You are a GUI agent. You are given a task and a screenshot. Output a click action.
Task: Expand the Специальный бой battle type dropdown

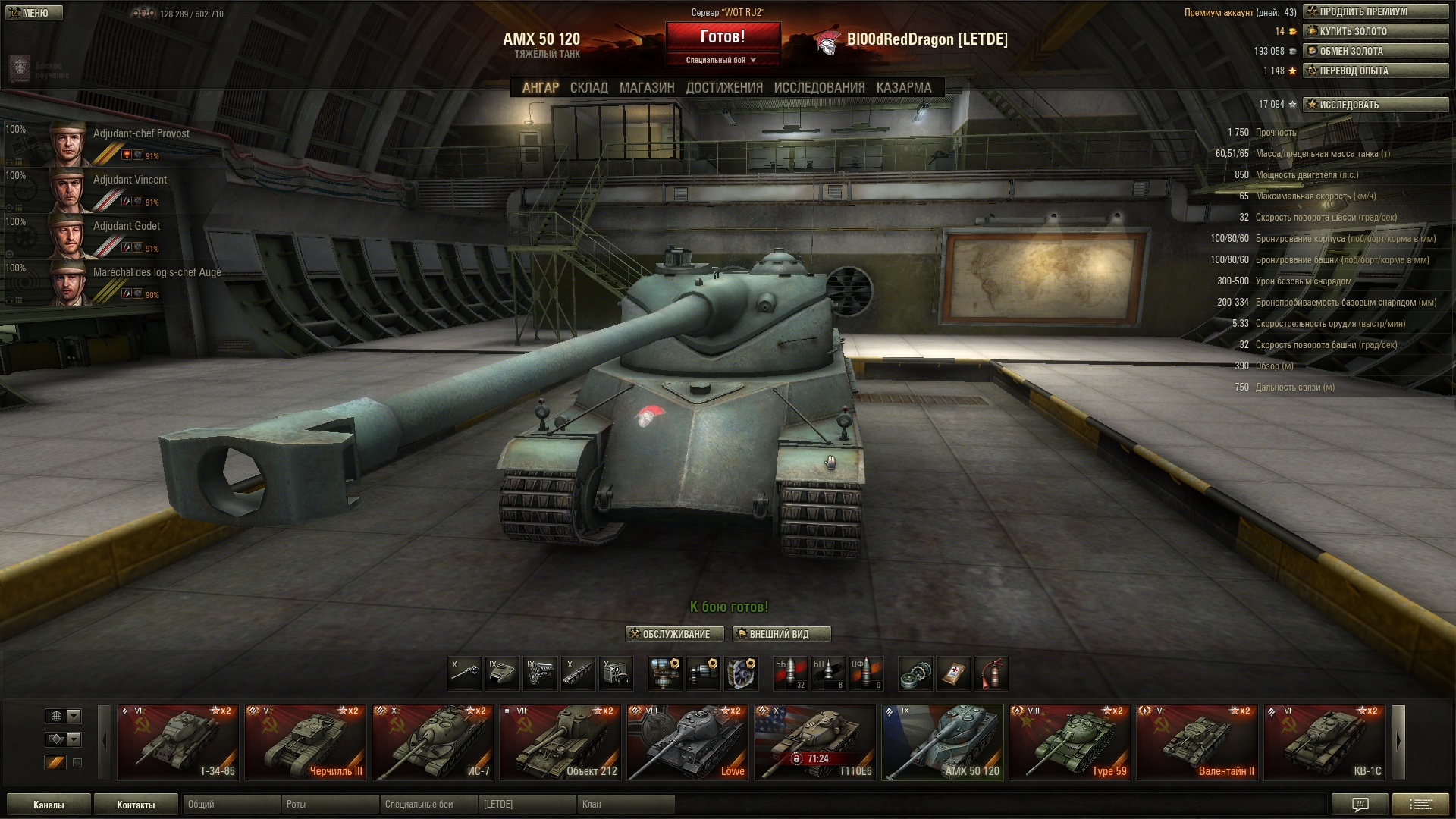pyautogui.click(x=722, y=60)
